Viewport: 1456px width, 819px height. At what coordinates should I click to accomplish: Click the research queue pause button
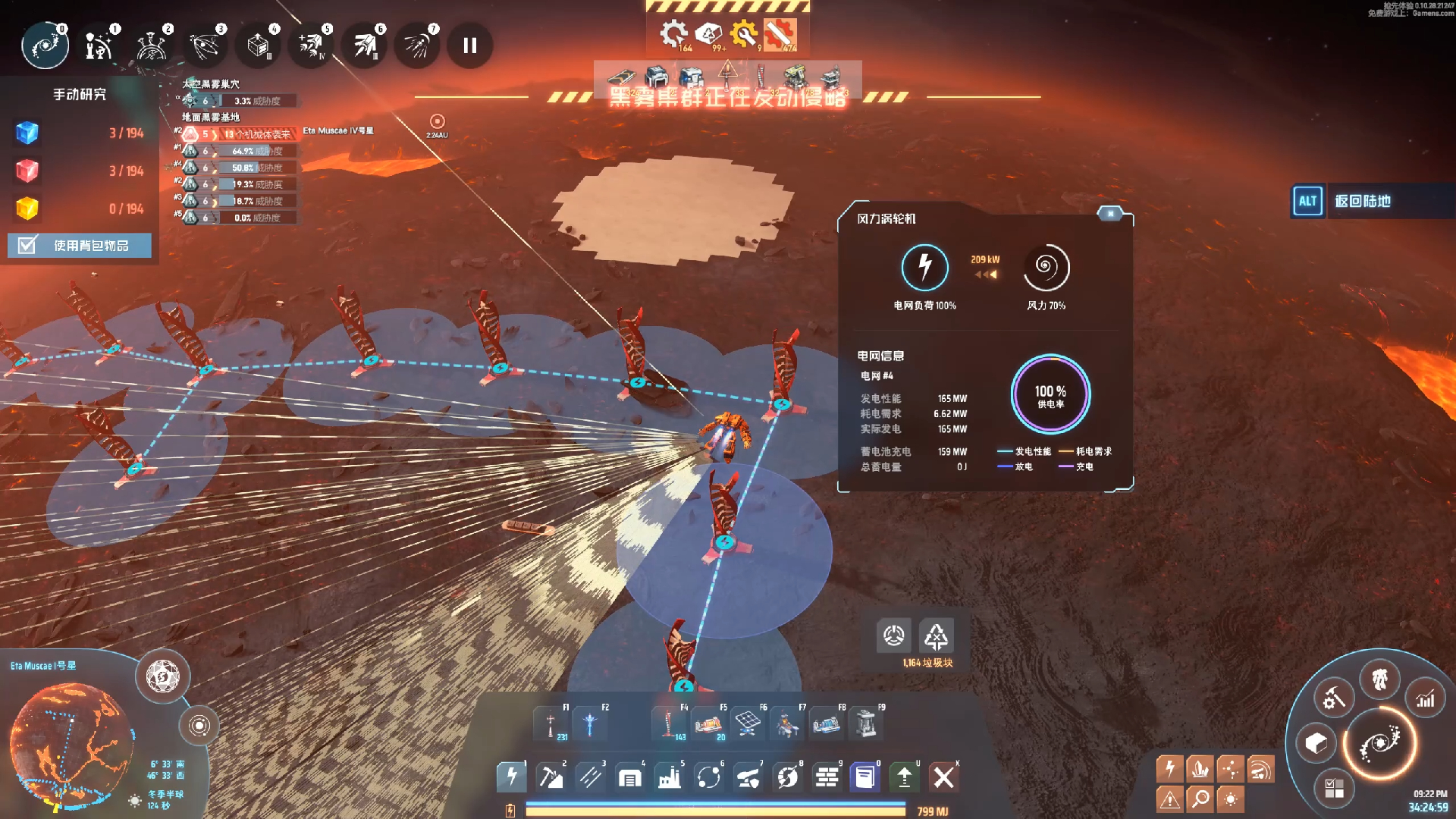pos(470,45)
